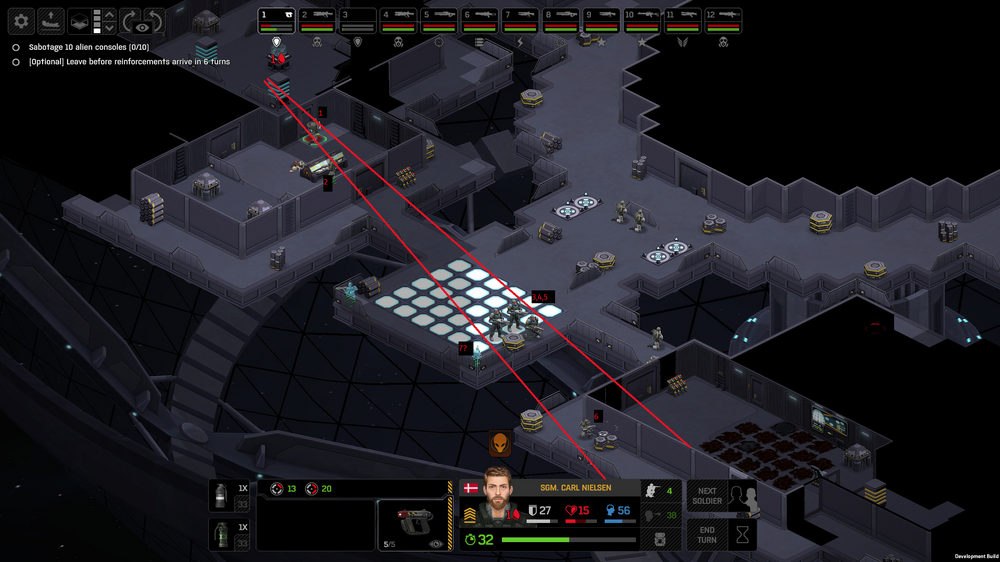Select soldier slot 1 in the squad bar
The height and width of the screenshot is (562, 1000).
(x=277, y=17)
